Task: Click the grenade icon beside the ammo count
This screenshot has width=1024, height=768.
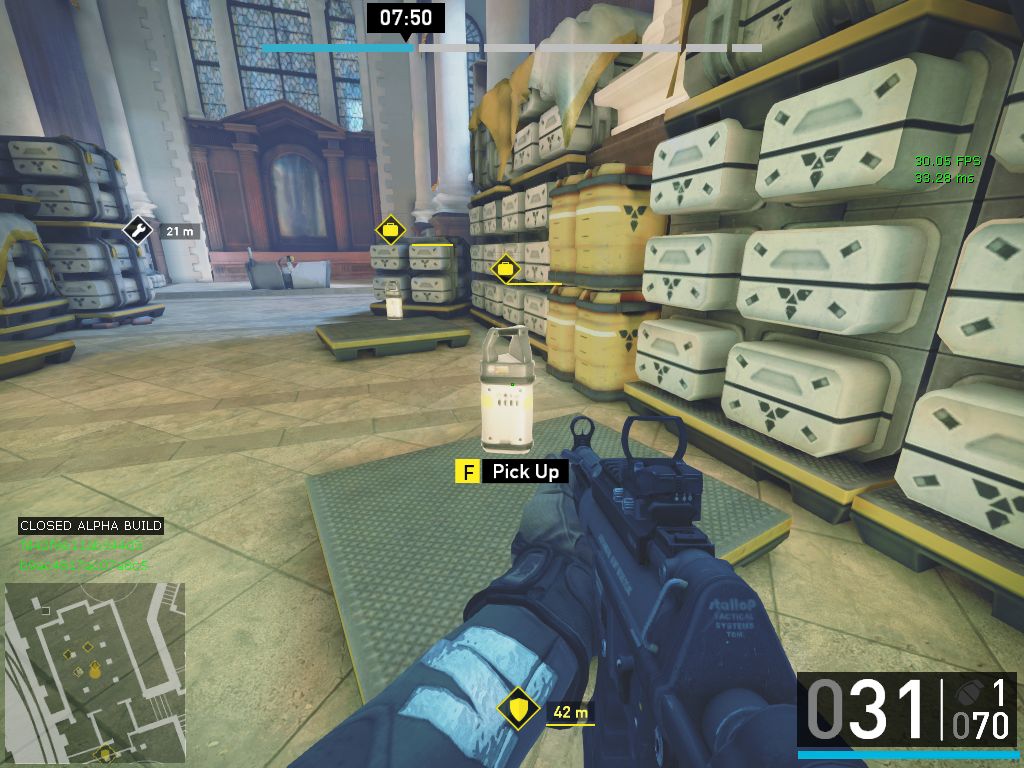Action: point(967,693)
